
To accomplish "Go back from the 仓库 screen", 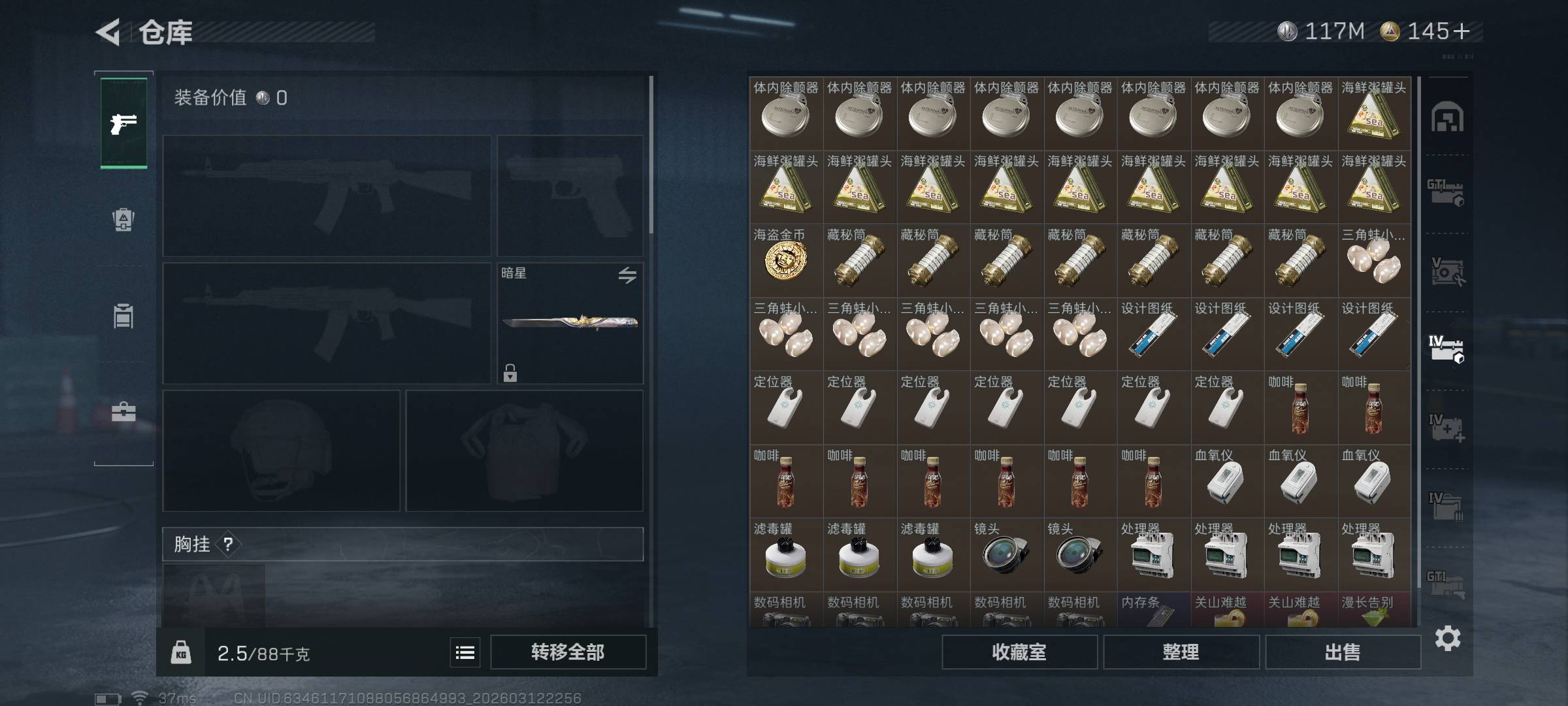I will pos(108,32).
